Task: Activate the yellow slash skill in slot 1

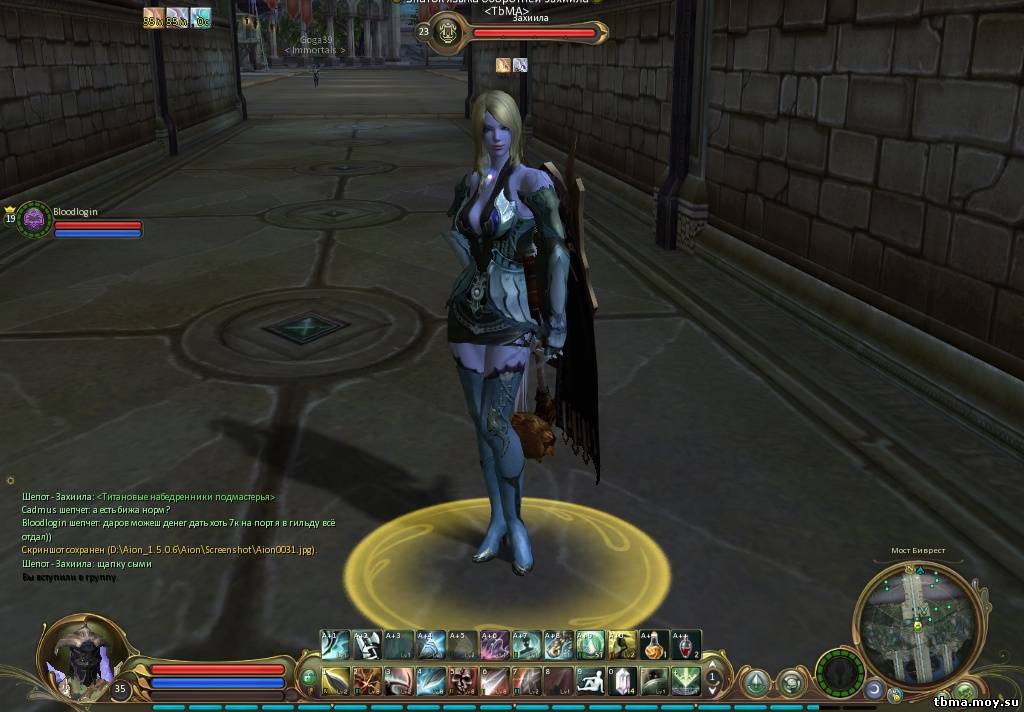Action: [337, 680]
